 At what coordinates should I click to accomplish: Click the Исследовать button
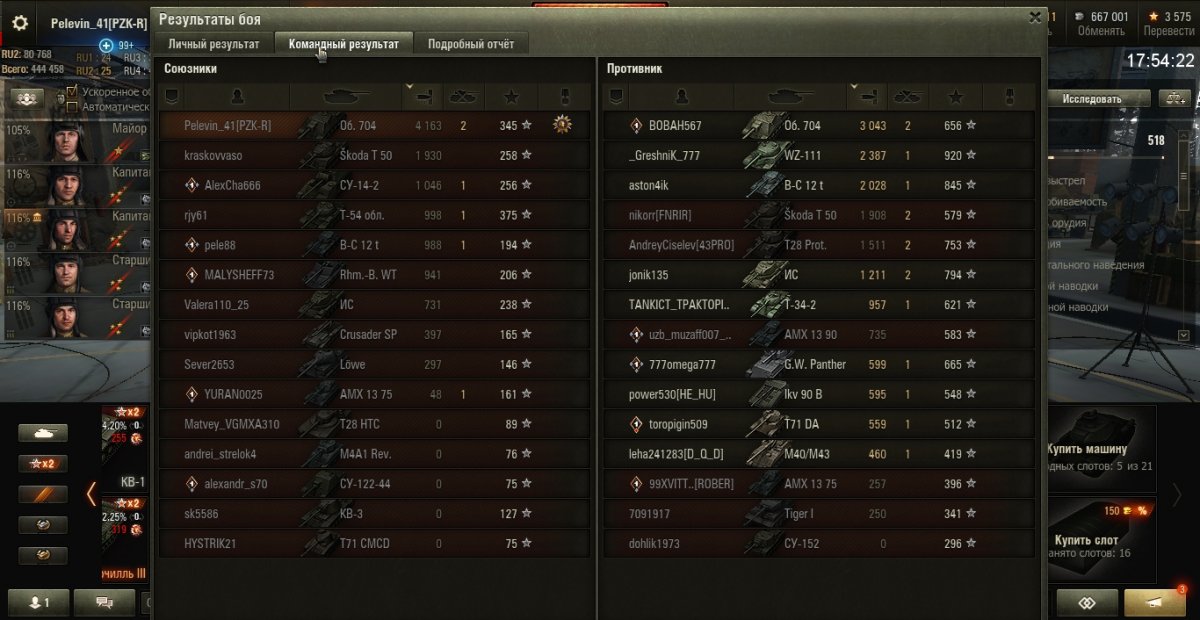click(1092, 99)
